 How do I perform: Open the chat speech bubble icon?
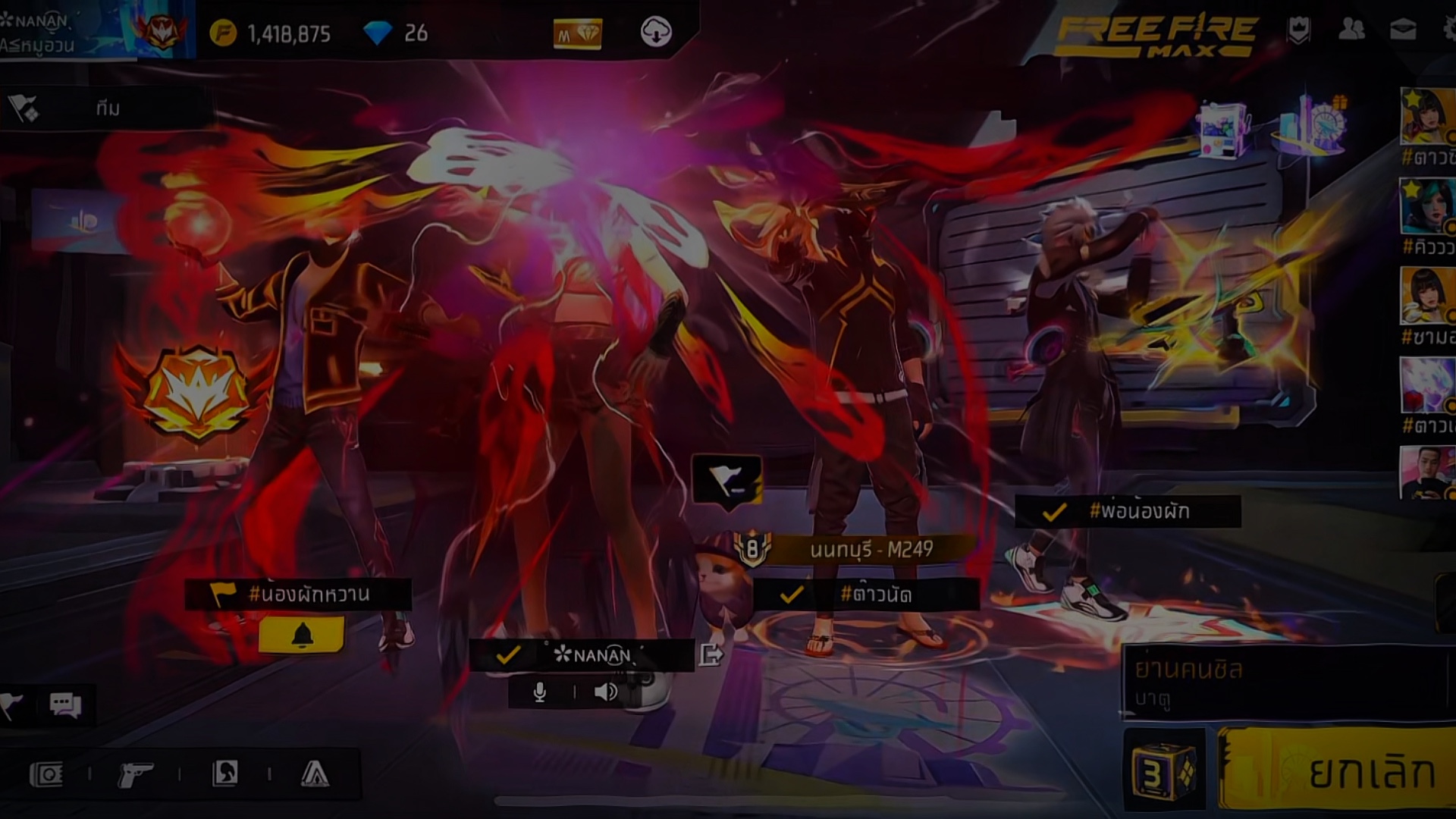(x=65, y=705)
